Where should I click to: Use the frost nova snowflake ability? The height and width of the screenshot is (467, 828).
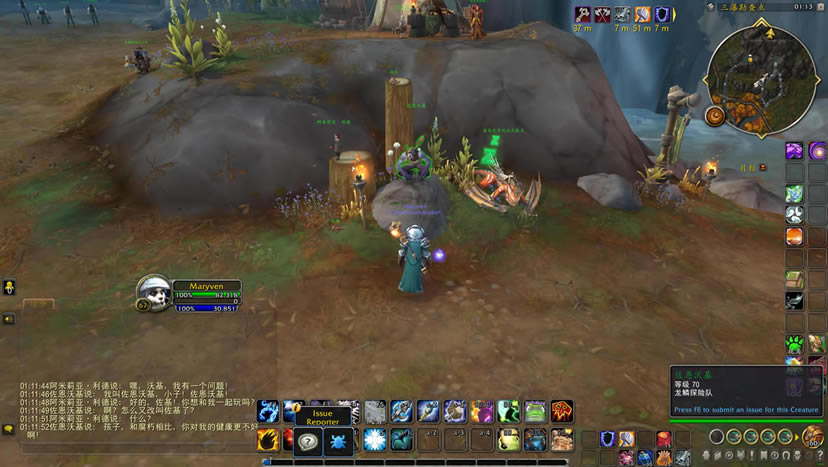375,439
